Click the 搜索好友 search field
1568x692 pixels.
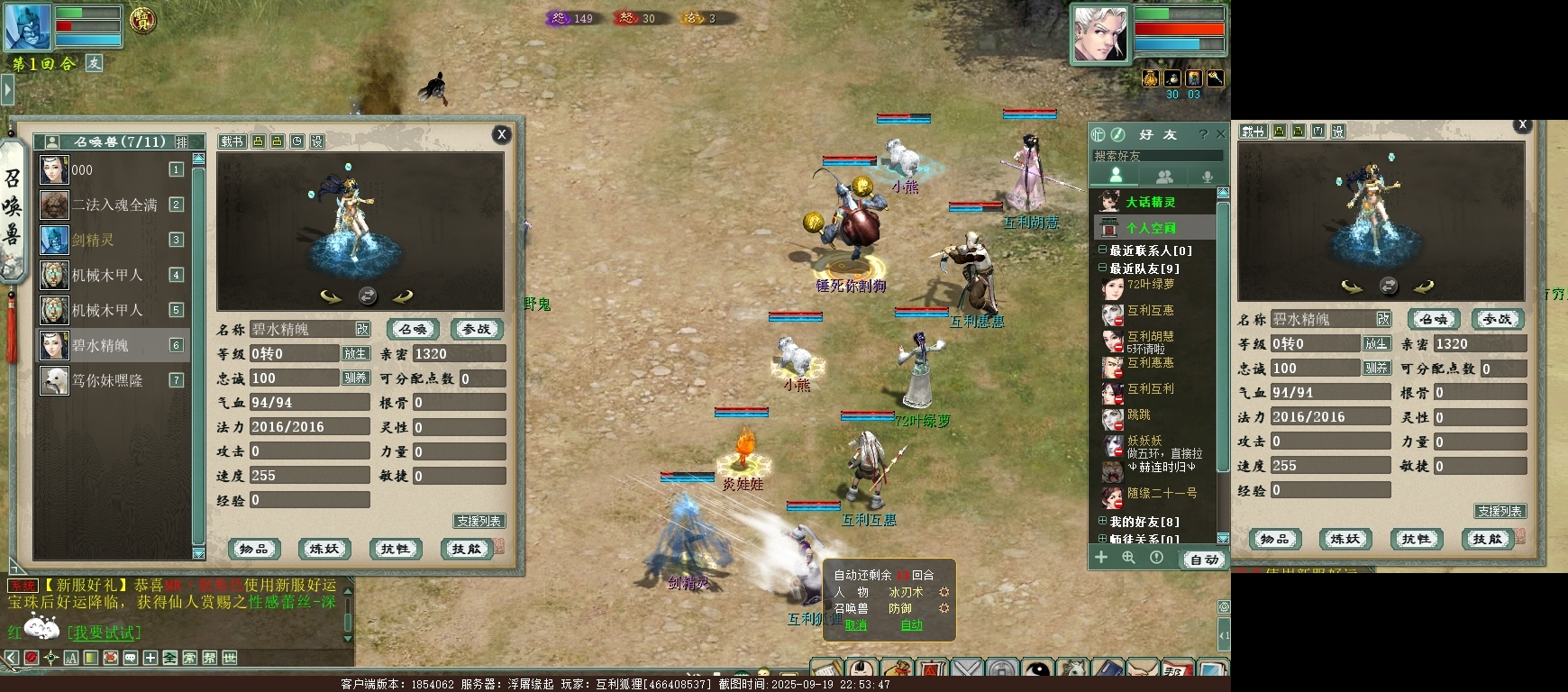coord(1157,156)
